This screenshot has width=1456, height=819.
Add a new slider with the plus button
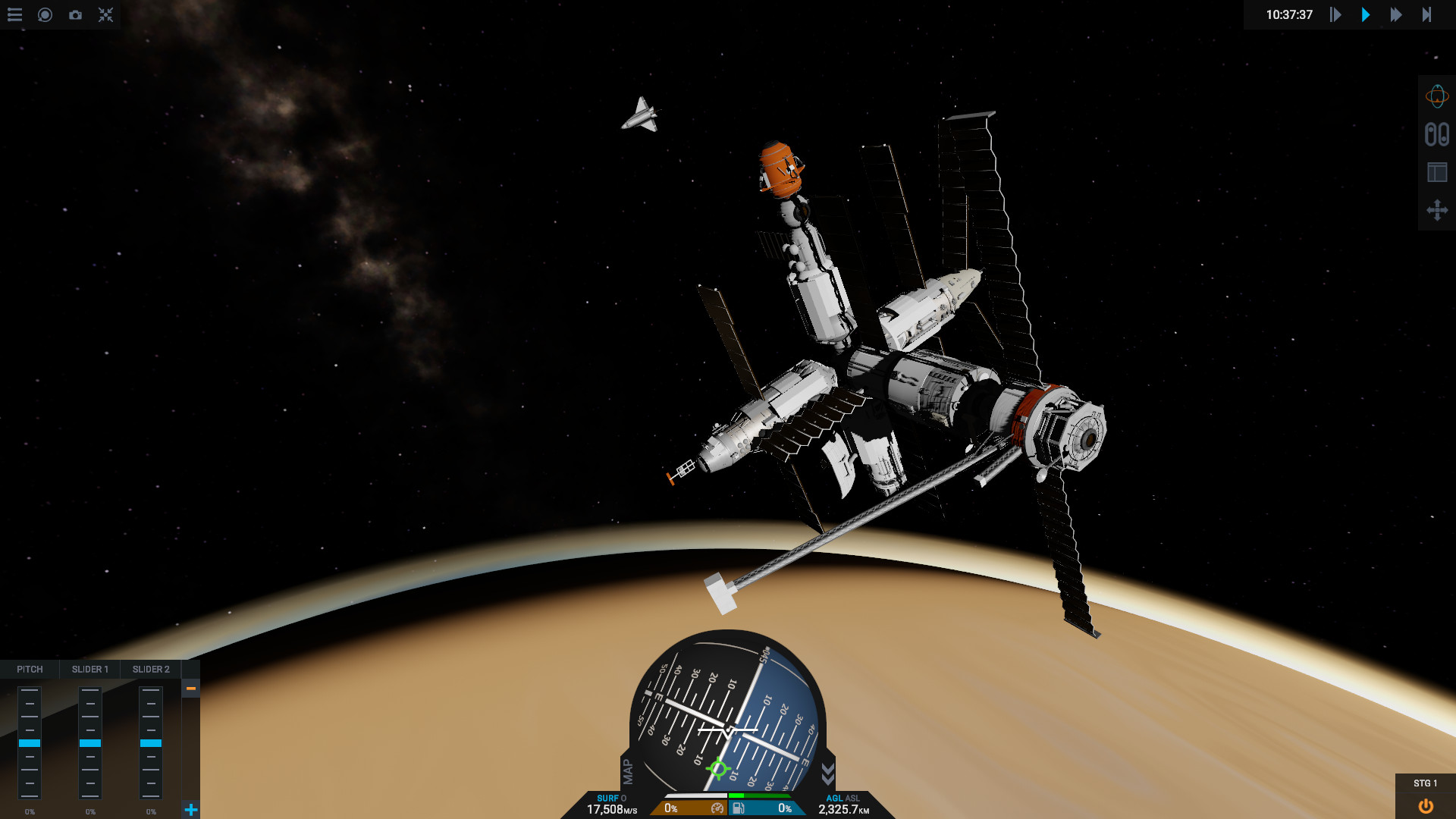190,809
